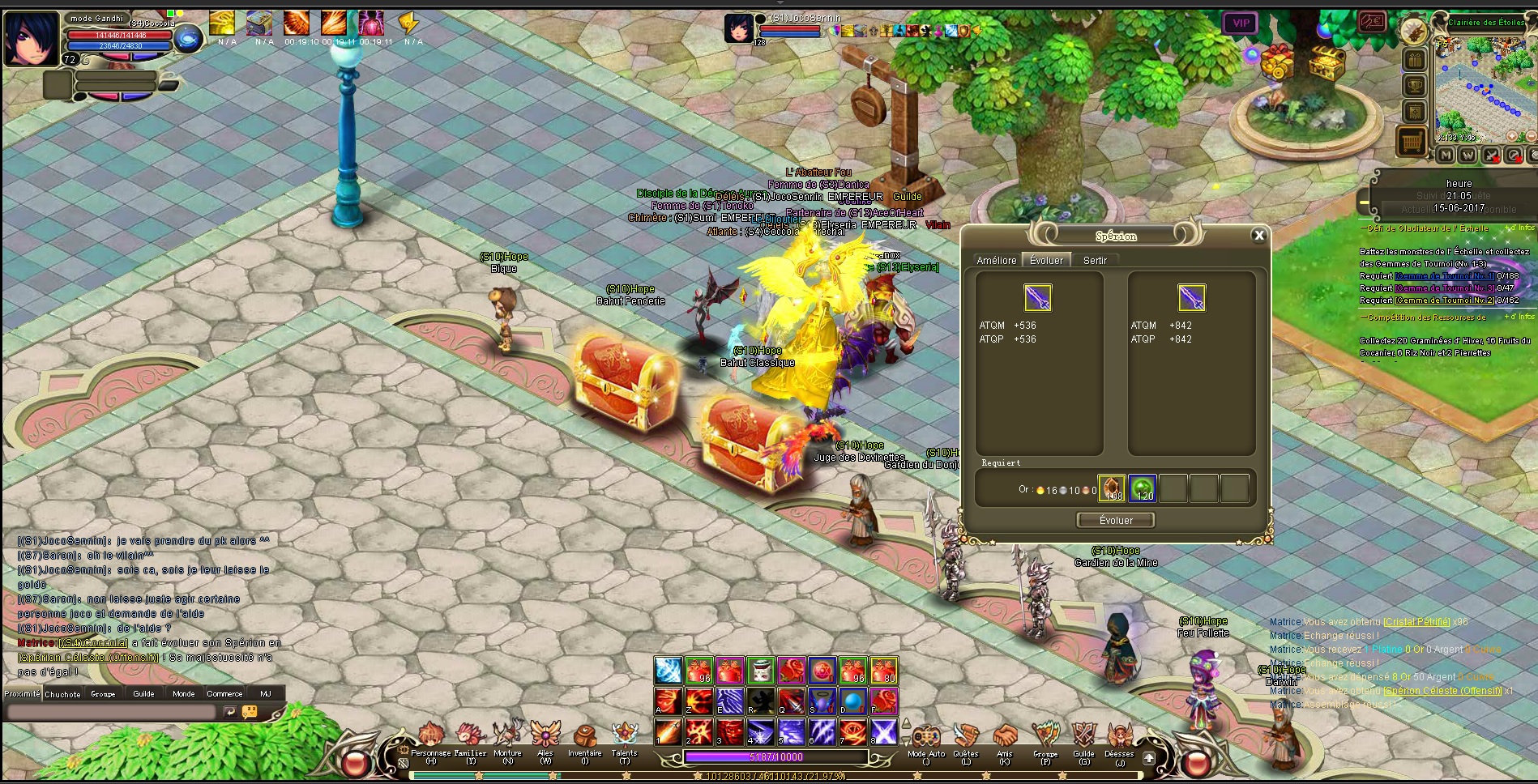Zoom in the minimap with plus button
Screen dimensions: 1538x784
point(1511,137)
